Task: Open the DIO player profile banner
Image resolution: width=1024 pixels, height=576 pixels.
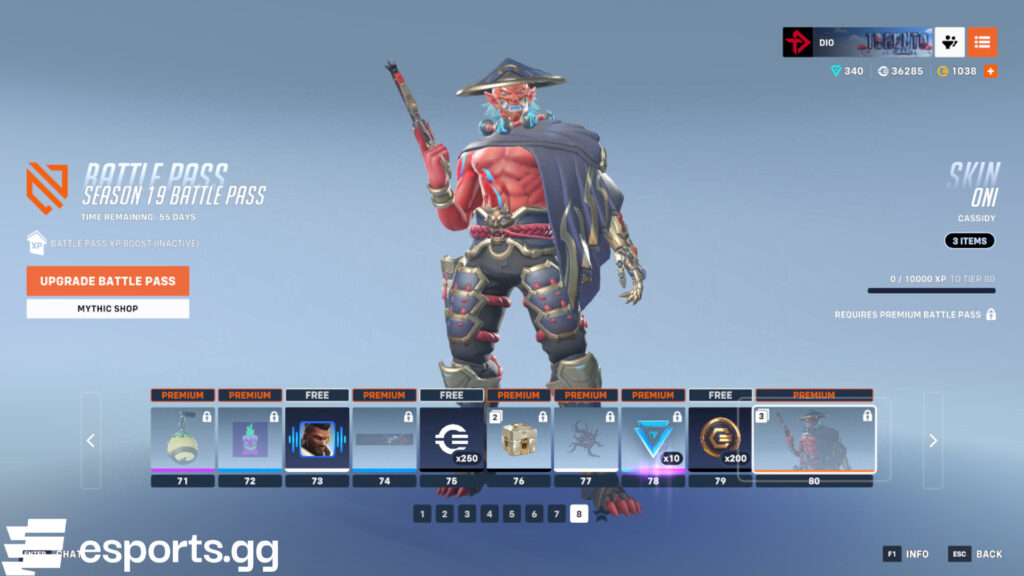Action: (x=857, y=42)
